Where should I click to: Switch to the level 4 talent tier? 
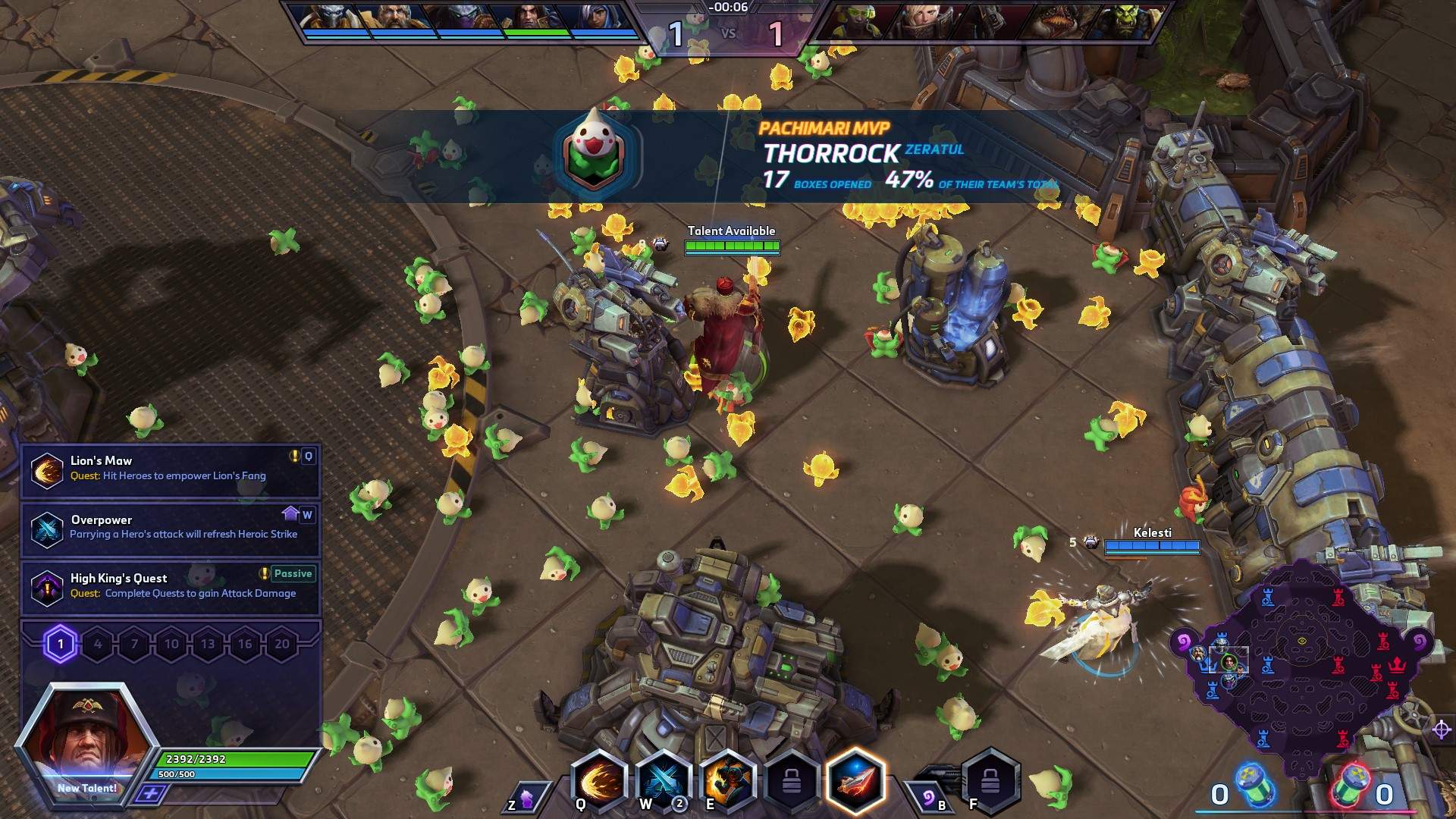pyautogui.click(x=98, y=645)
